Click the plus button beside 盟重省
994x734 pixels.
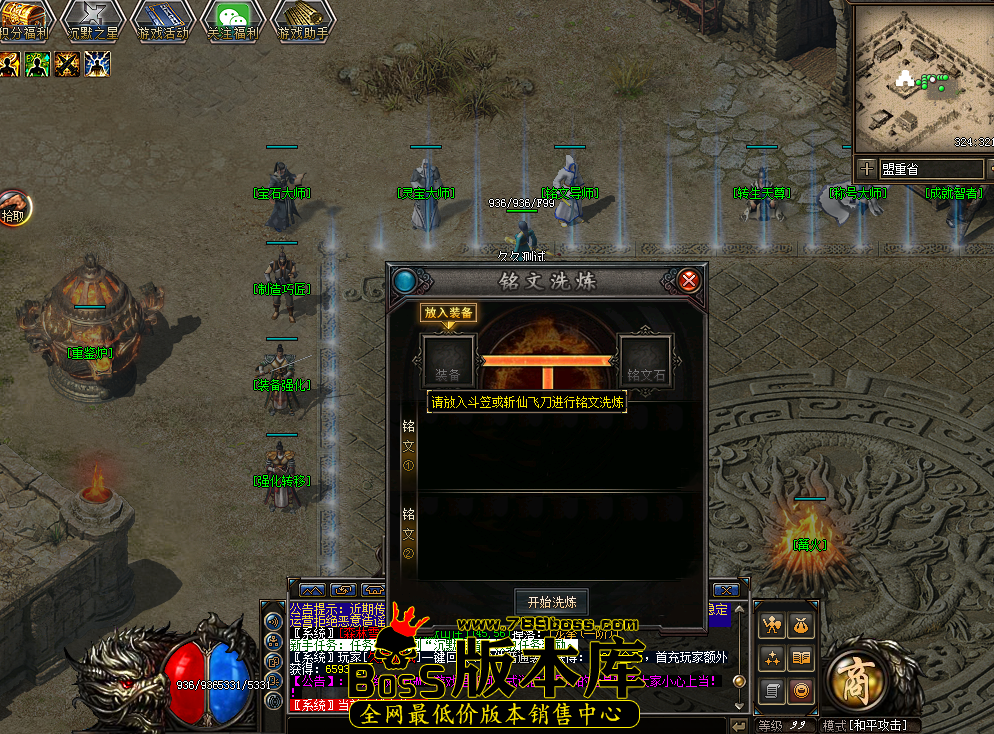[x=866, y=169]
